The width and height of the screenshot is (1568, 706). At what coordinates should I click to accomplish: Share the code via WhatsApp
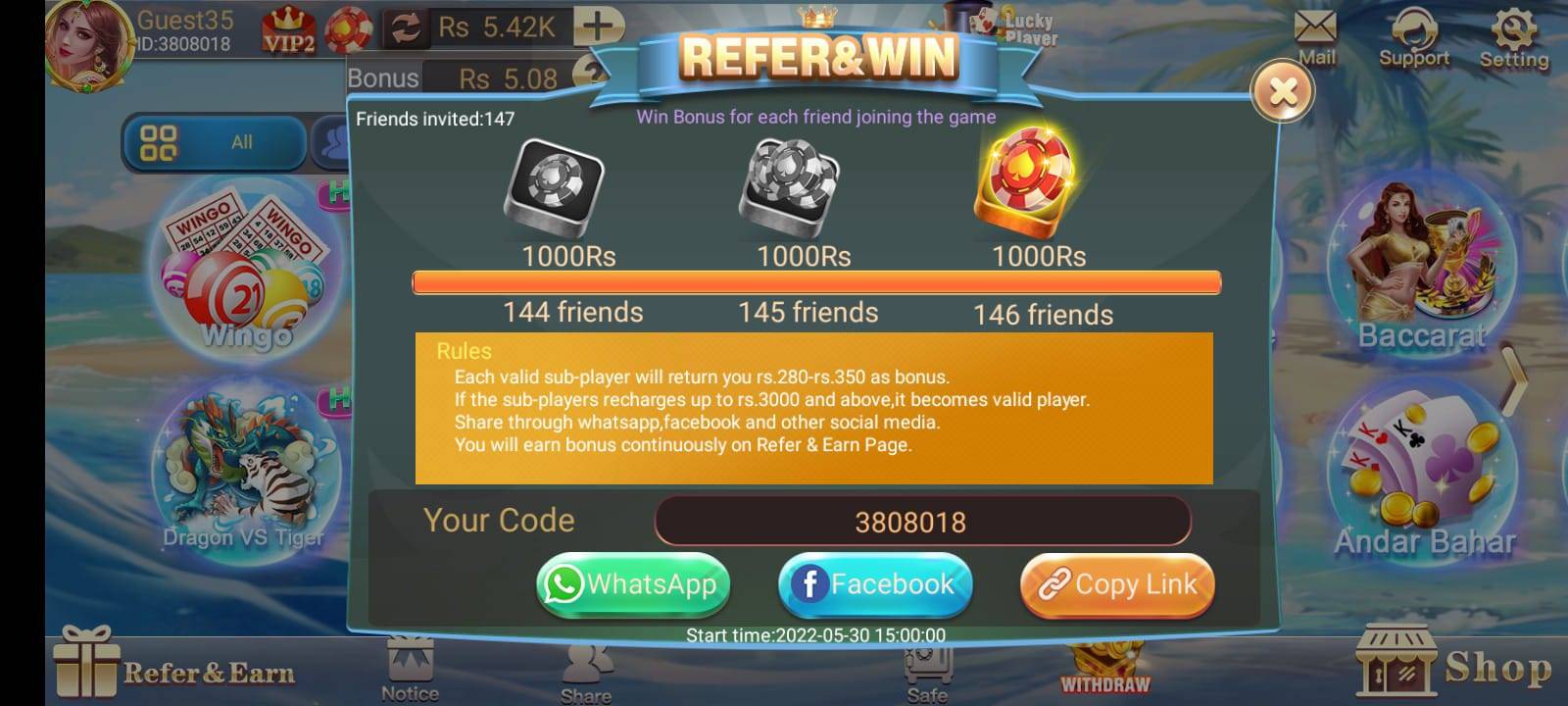pyautogui.click(x=633, y=584)
